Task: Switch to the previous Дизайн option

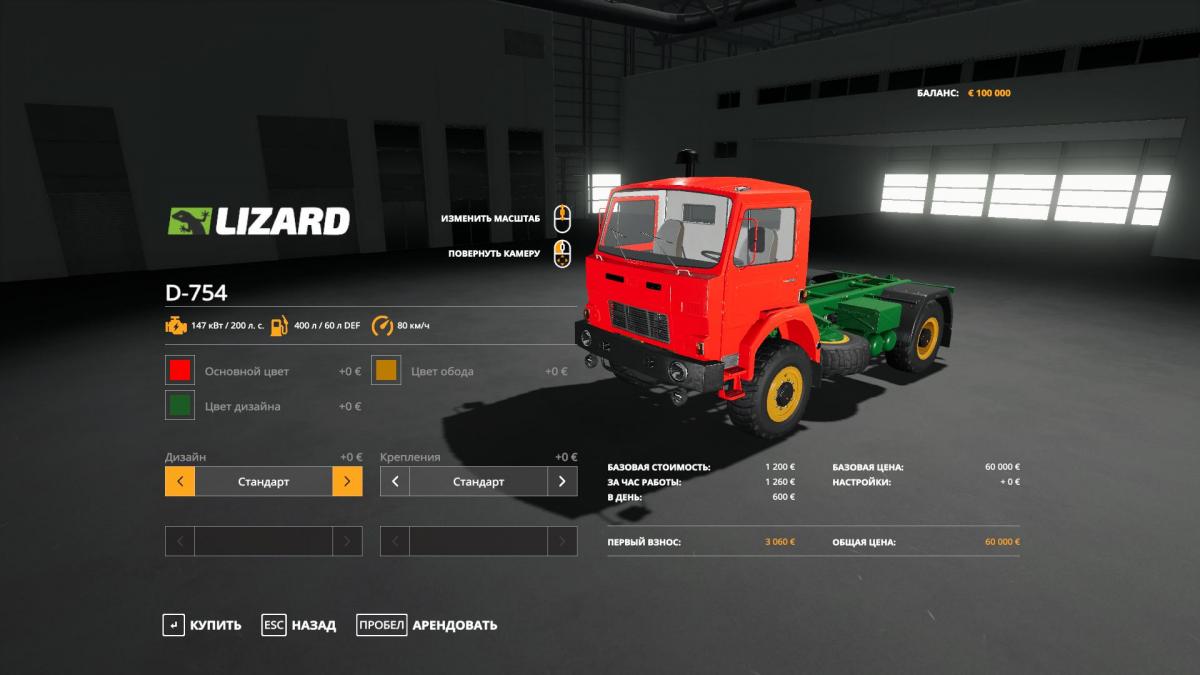Action: [x=180, y=482]
